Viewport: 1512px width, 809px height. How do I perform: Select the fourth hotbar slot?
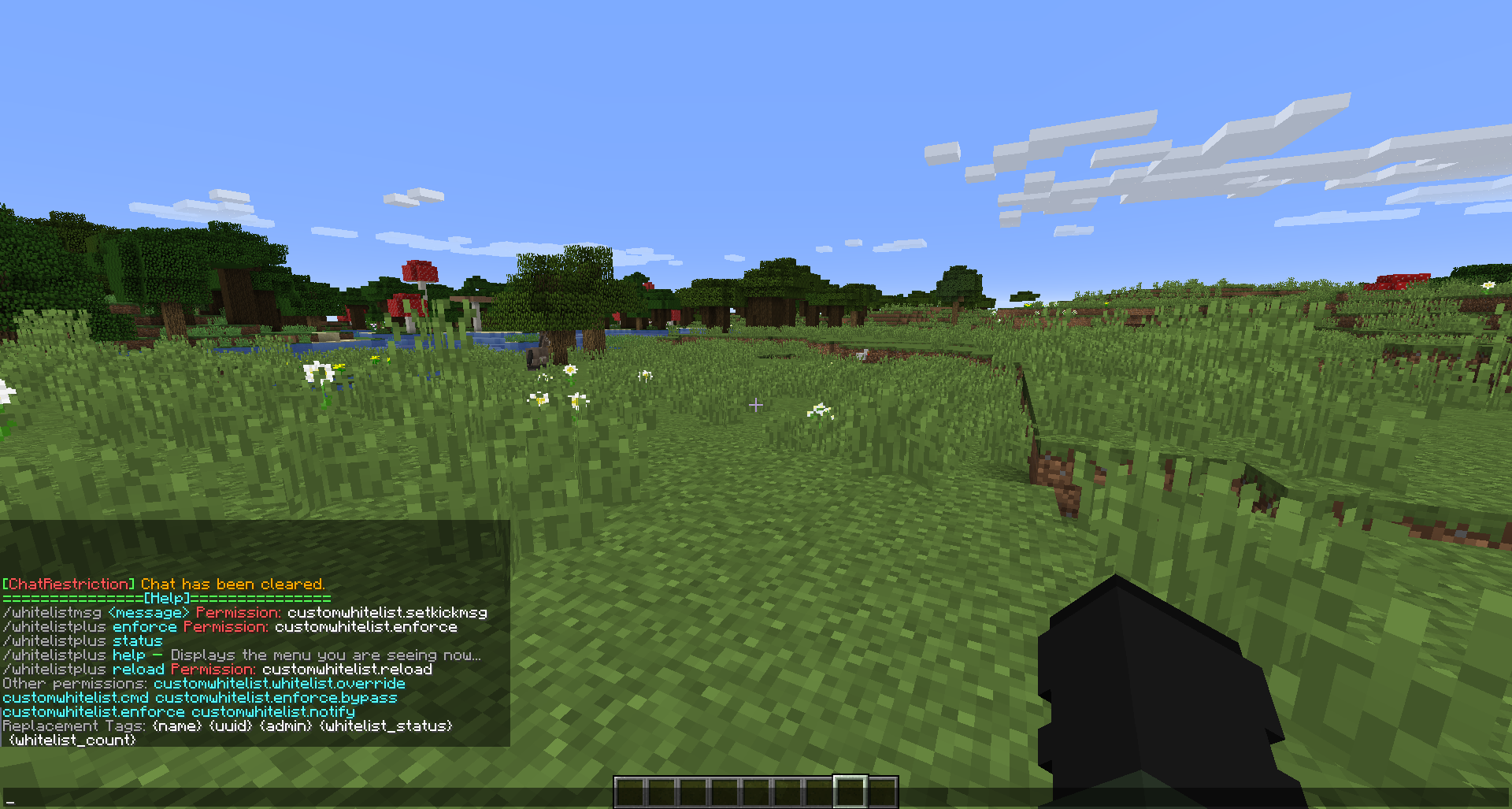click(x=724, y=792)
